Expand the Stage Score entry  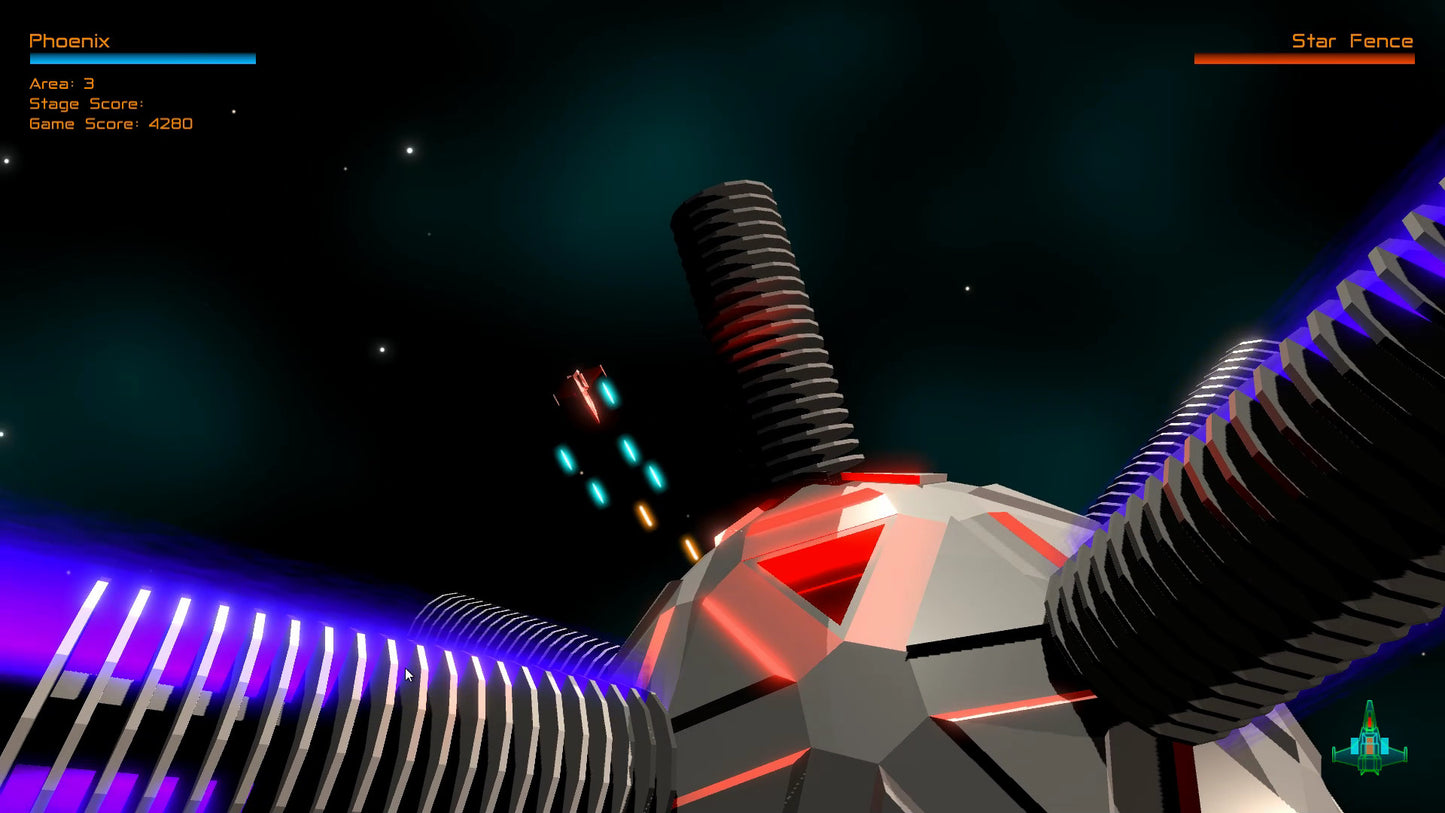click(x=84, y=104)
